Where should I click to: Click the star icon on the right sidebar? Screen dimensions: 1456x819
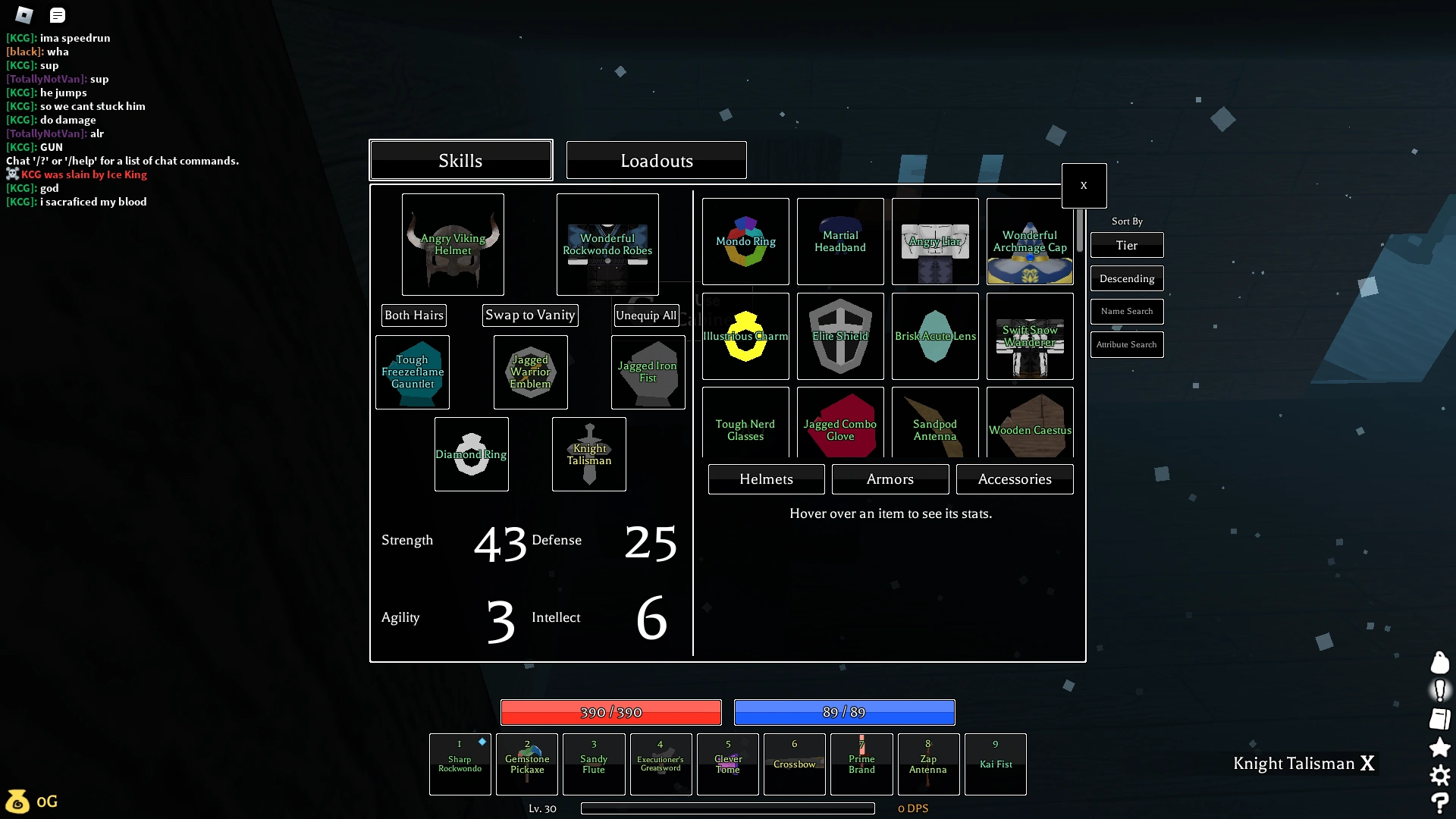tap(1439, 747)
